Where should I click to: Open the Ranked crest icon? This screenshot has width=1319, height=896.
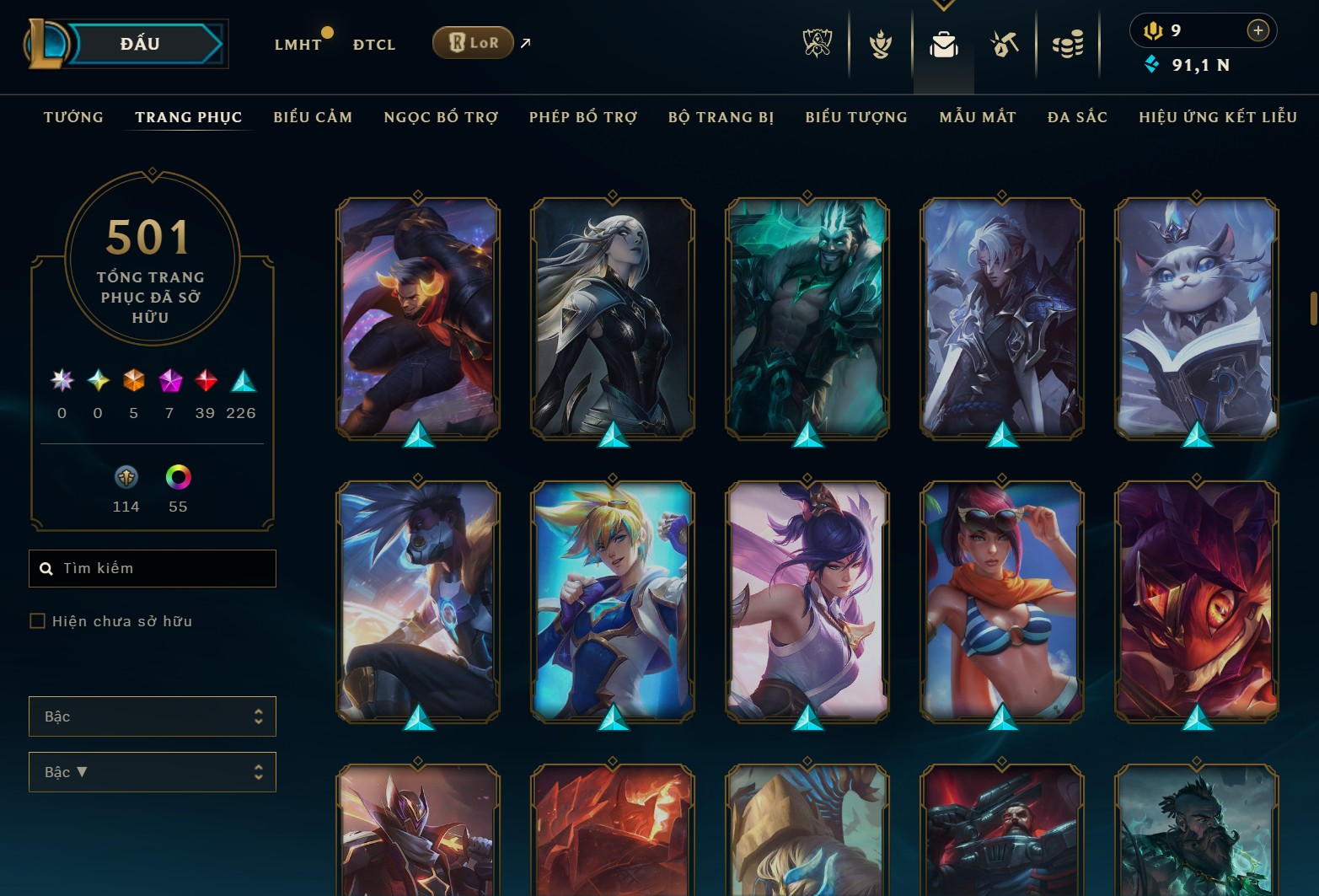click(x=879, y=44)
